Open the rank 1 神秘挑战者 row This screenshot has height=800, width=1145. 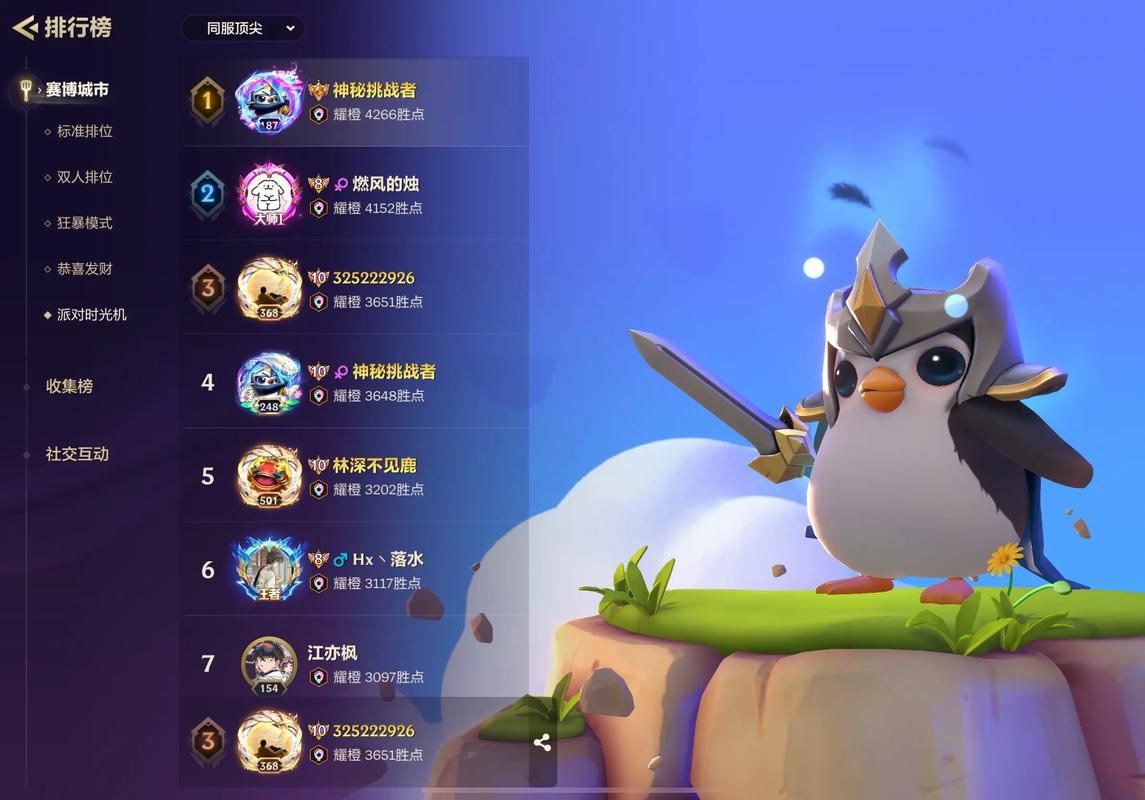point(355,101)
